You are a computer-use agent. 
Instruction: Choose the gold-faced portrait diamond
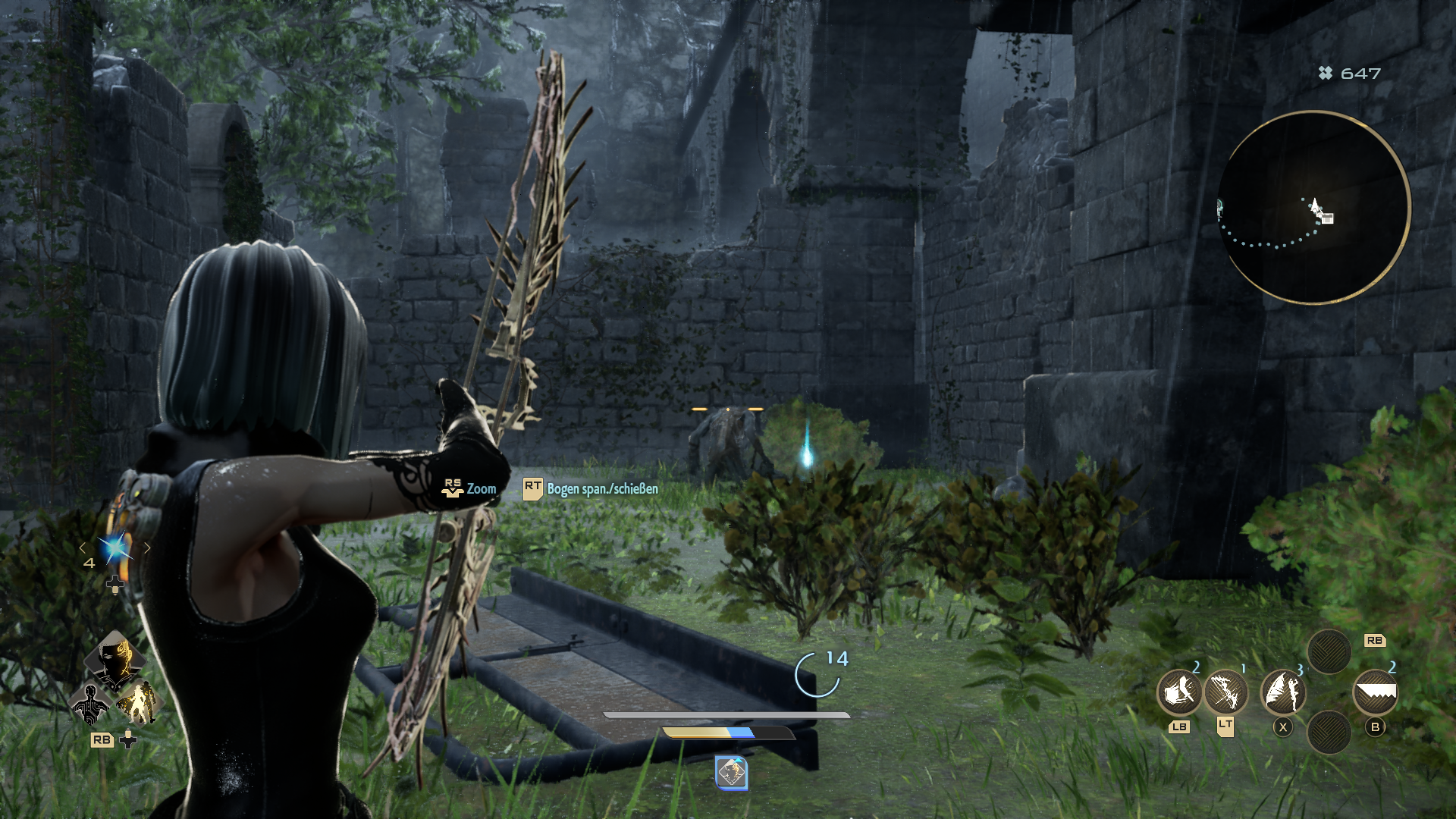(x=115, y=658)
